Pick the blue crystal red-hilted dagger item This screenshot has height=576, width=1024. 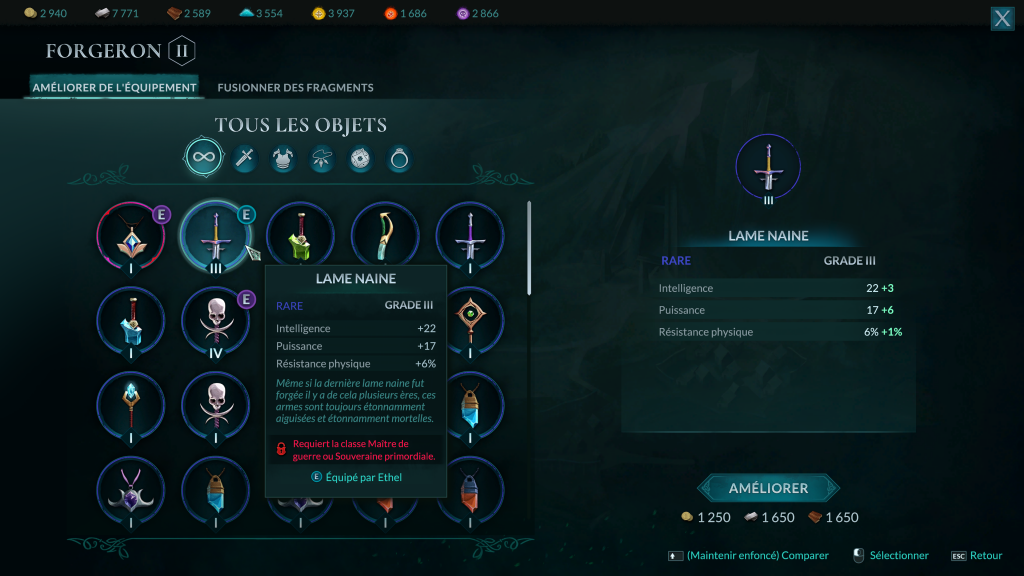click(130, 320)
